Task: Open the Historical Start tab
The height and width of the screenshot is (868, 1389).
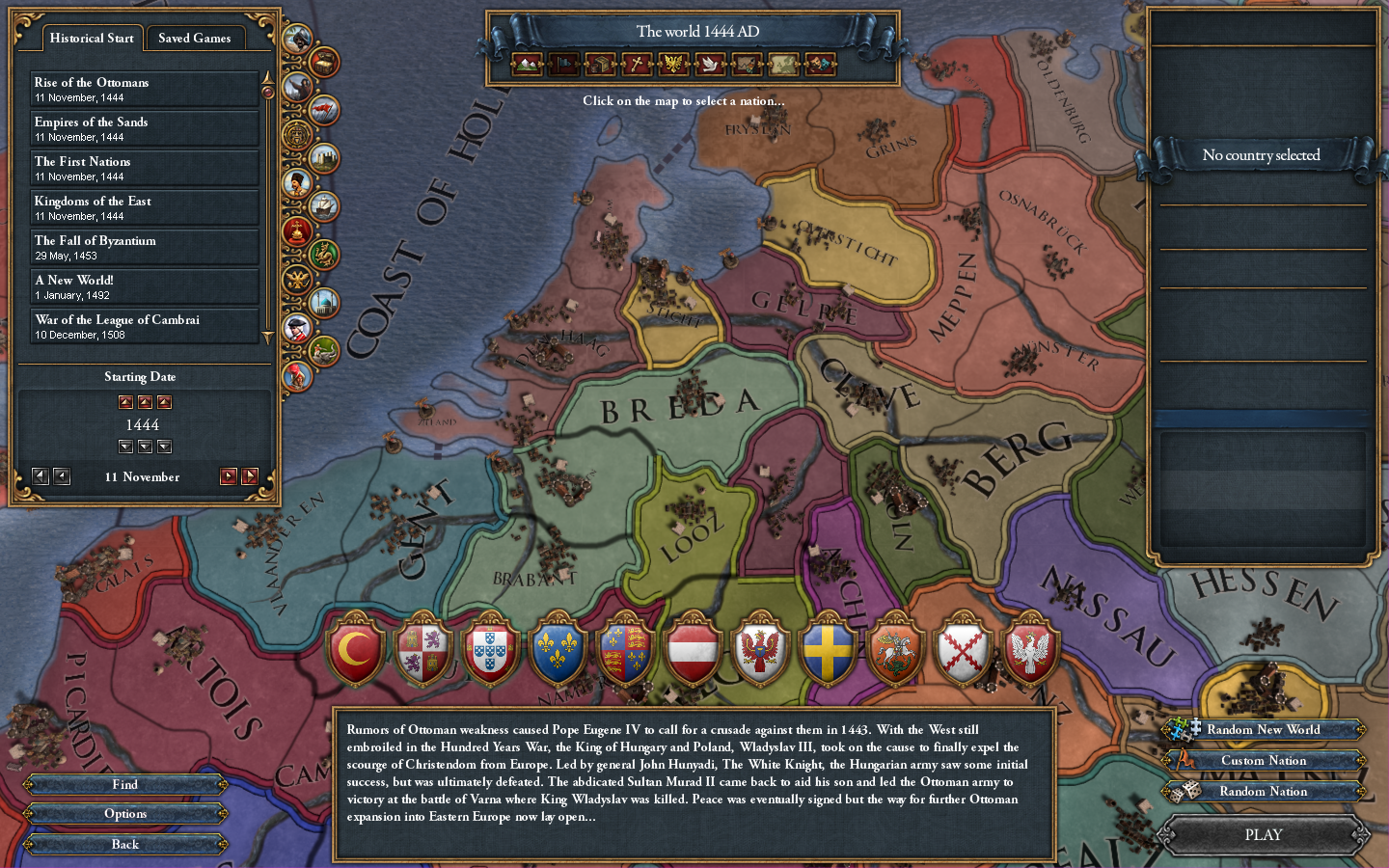Action: coord(92,39)
